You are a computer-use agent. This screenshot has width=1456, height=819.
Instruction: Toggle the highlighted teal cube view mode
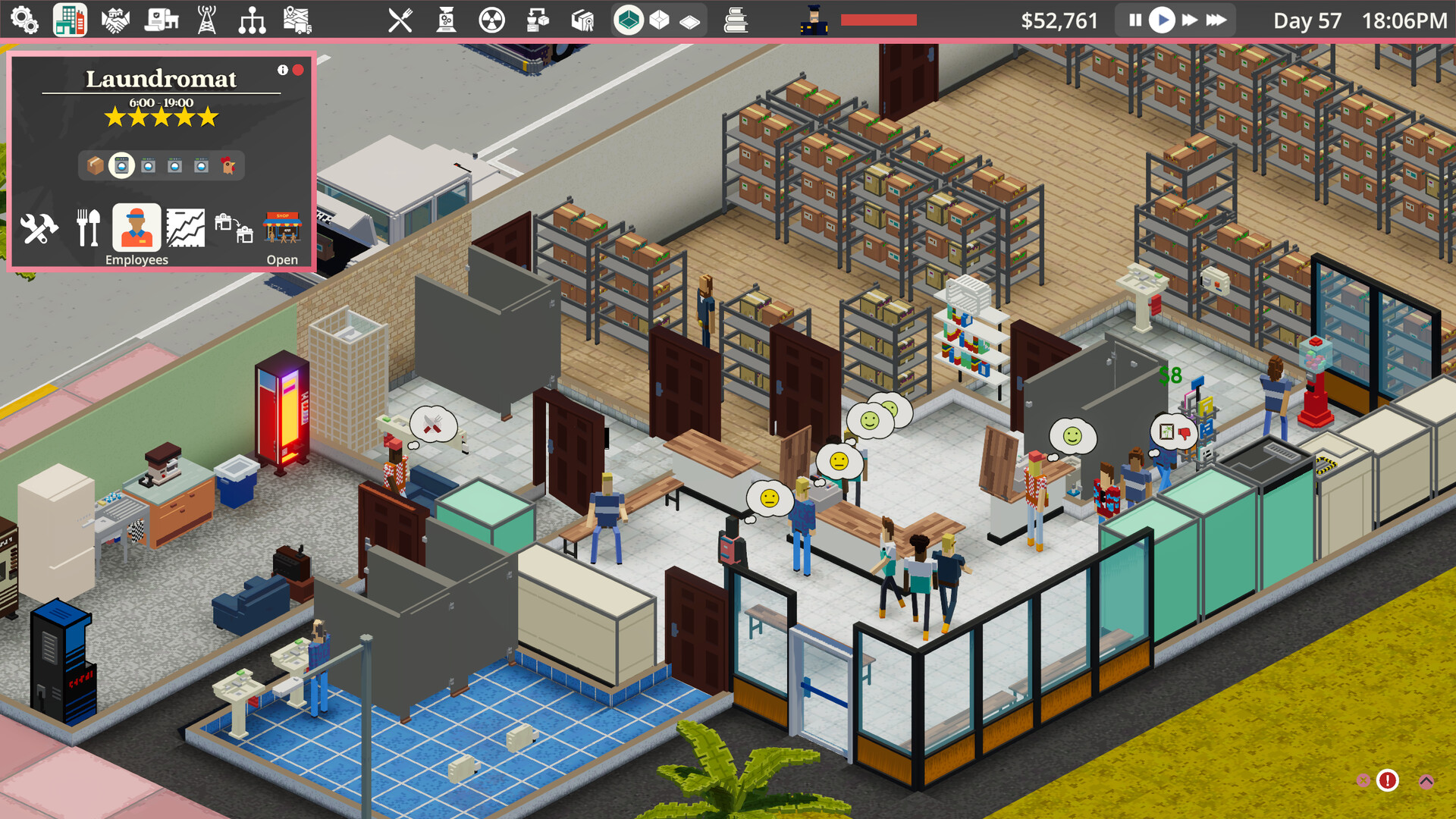tap(629, 19)
